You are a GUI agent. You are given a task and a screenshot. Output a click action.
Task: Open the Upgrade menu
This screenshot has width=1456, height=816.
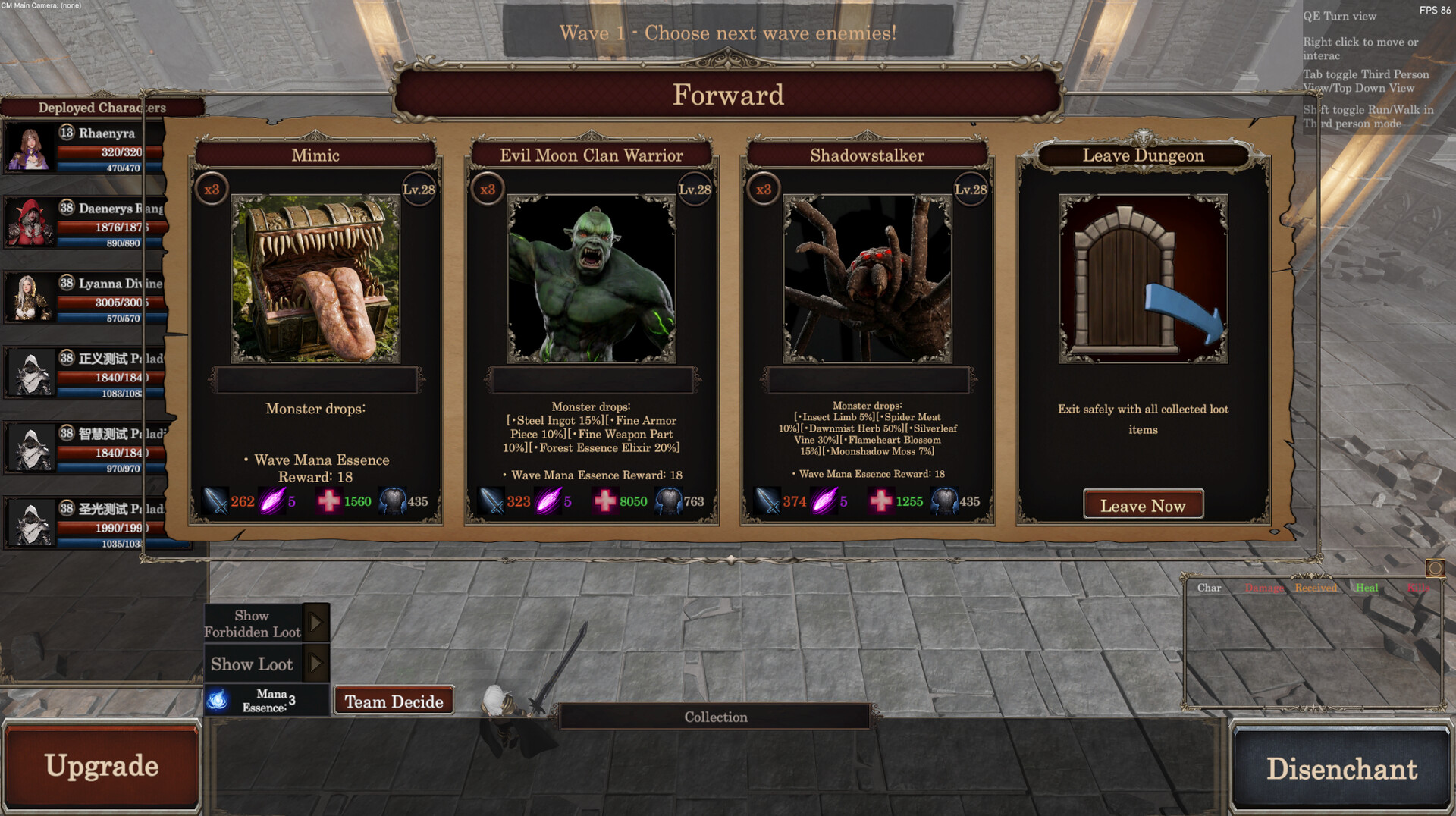(102, 766)
